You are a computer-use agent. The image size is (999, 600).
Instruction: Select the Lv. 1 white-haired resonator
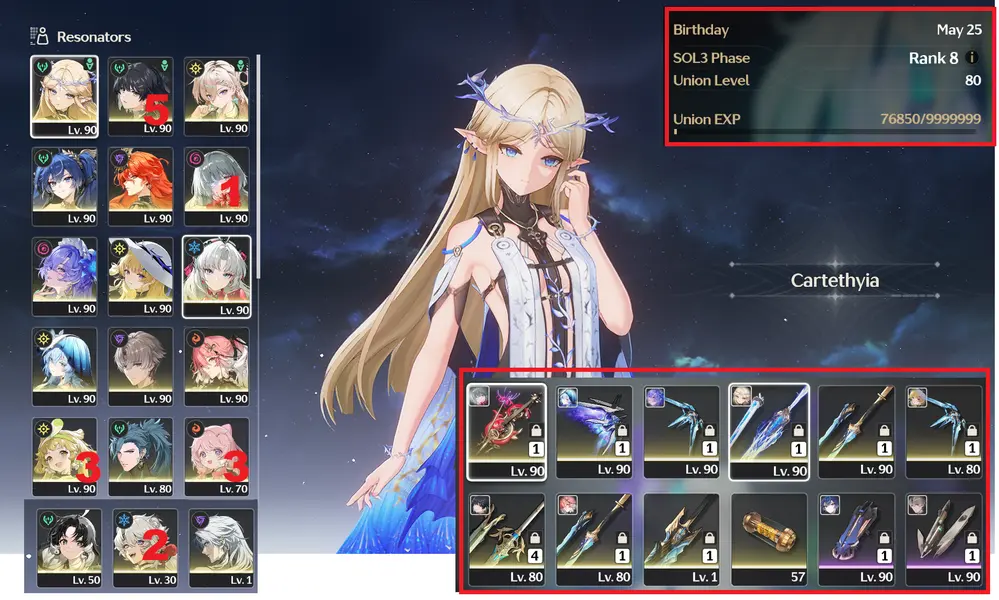click(221, 547)
